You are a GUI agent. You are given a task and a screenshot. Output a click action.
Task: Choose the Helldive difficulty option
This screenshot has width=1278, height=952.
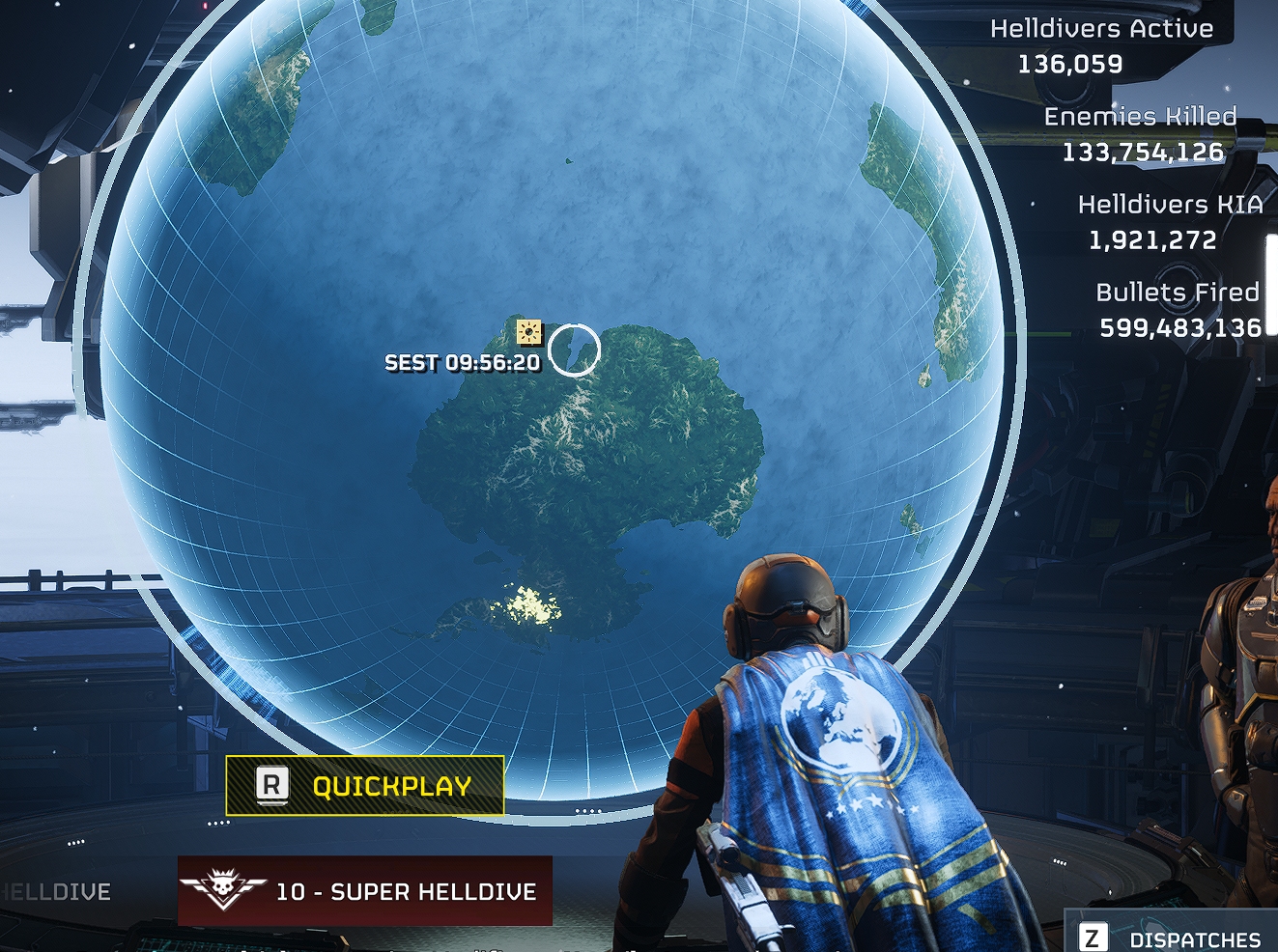point(55,891)
